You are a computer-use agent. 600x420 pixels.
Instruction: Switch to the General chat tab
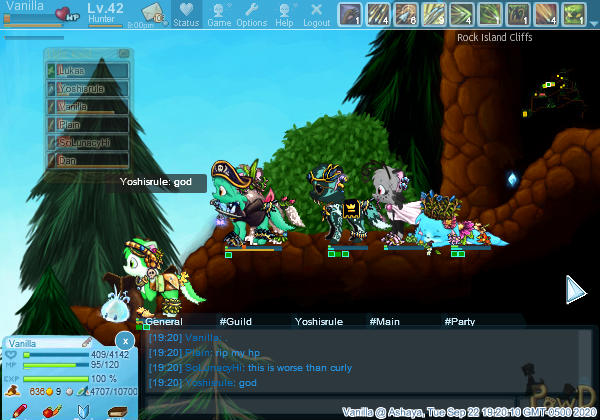tap(164, 322)
